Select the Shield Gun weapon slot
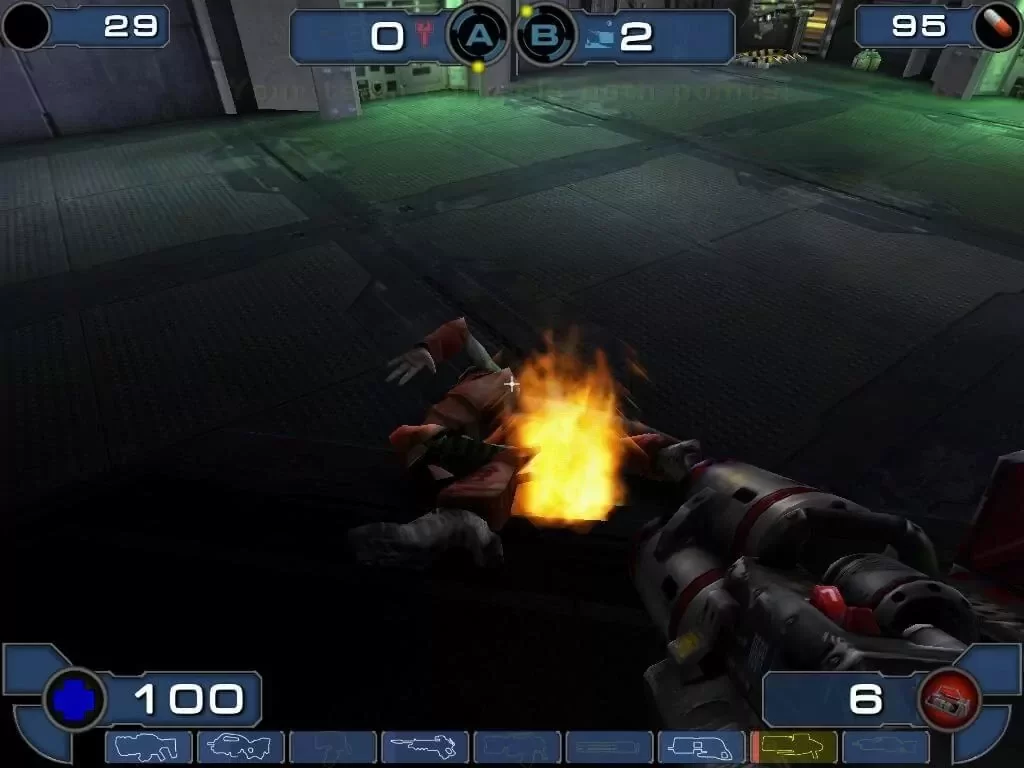This screenshot has height=768, width=1024. [148, 747]
